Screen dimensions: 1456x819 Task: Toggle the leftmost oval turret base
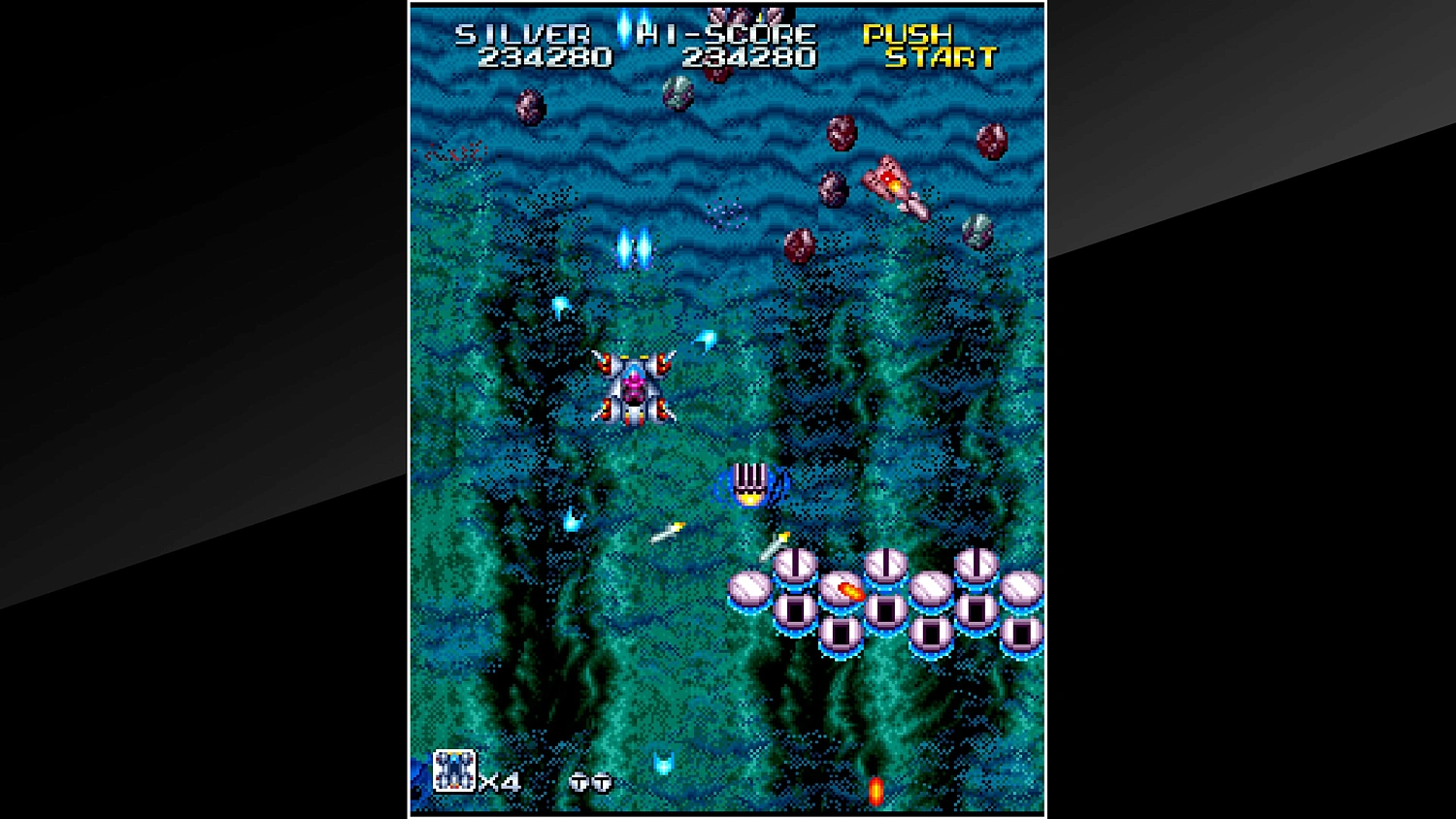pos(749,588)
